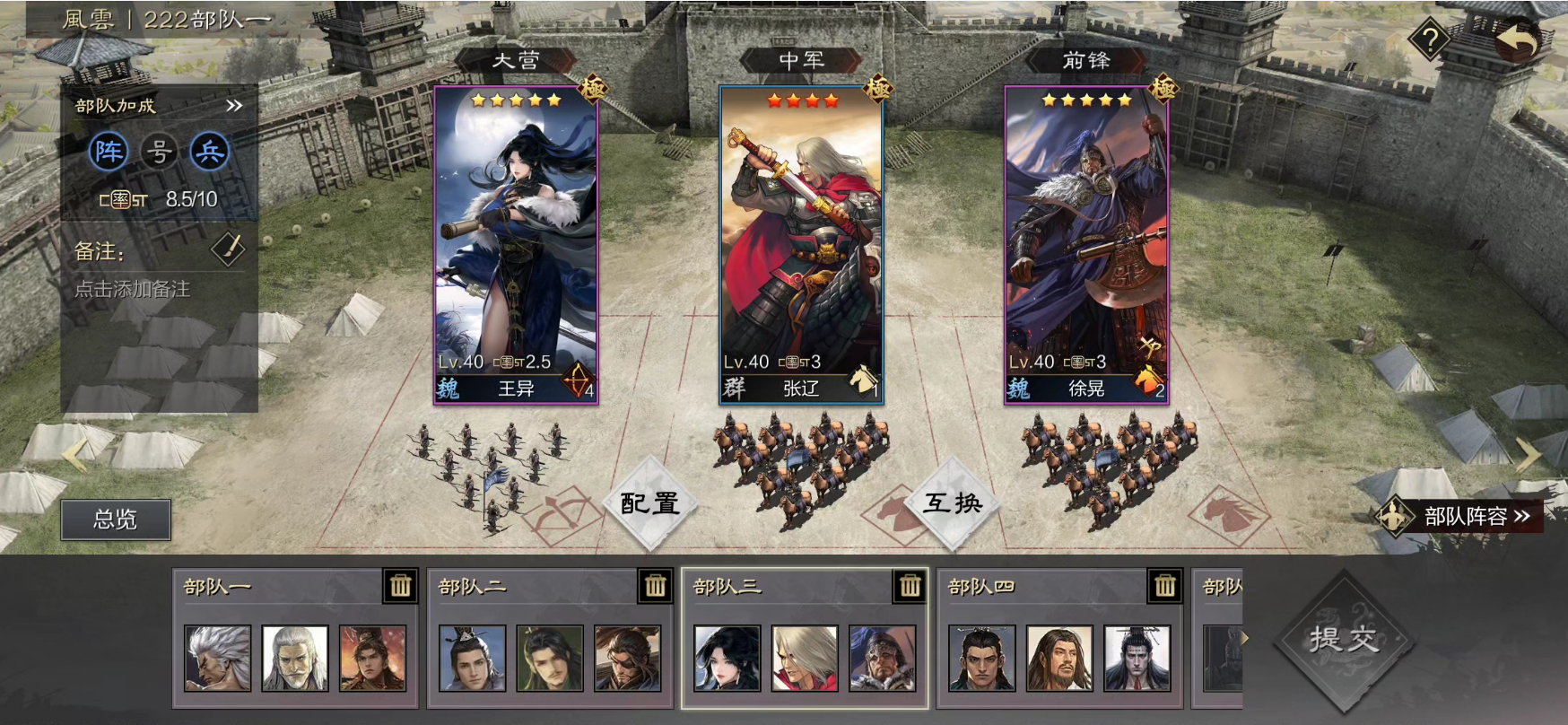Select the 阵 formation bonus icon
The height and width of the screenshot is (725, 1568).
pyautogui.click(x=109, y=152)
